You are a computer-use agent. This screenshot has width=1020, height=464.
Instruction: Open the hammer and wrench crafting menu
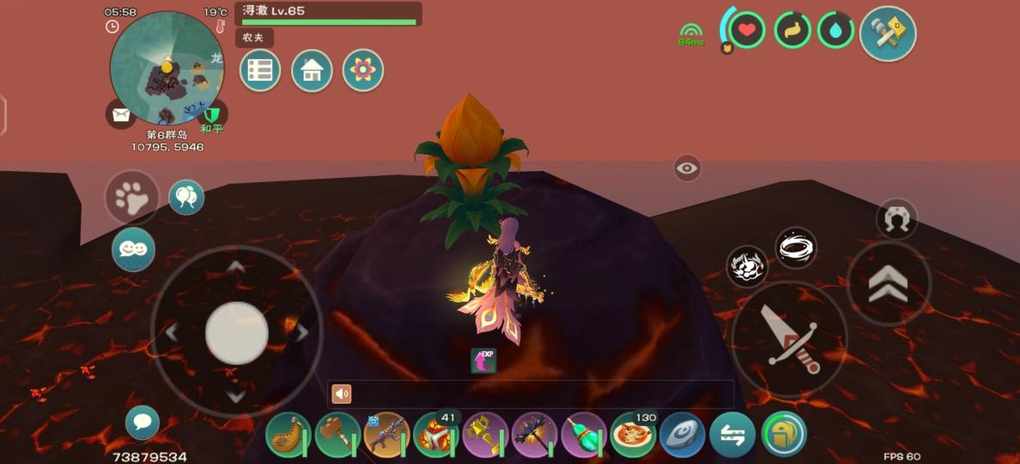coord(887,33)
